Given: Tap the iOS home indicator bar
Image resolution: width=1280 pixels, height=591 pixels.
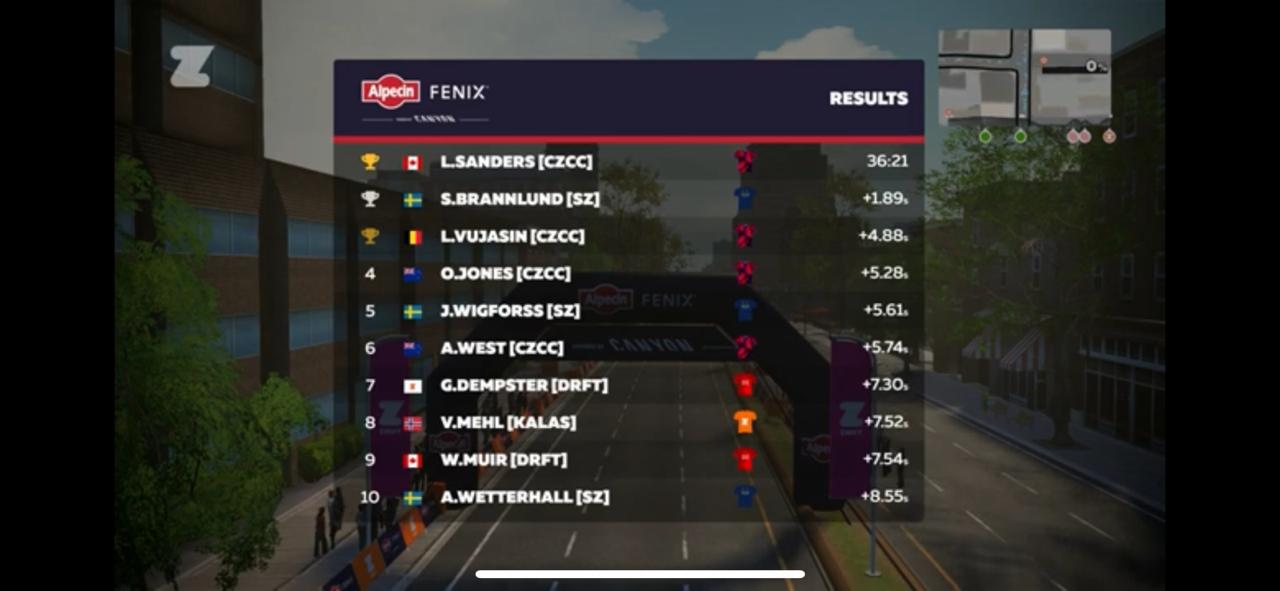Looking at the screenshot, I should tap(640, 574).
